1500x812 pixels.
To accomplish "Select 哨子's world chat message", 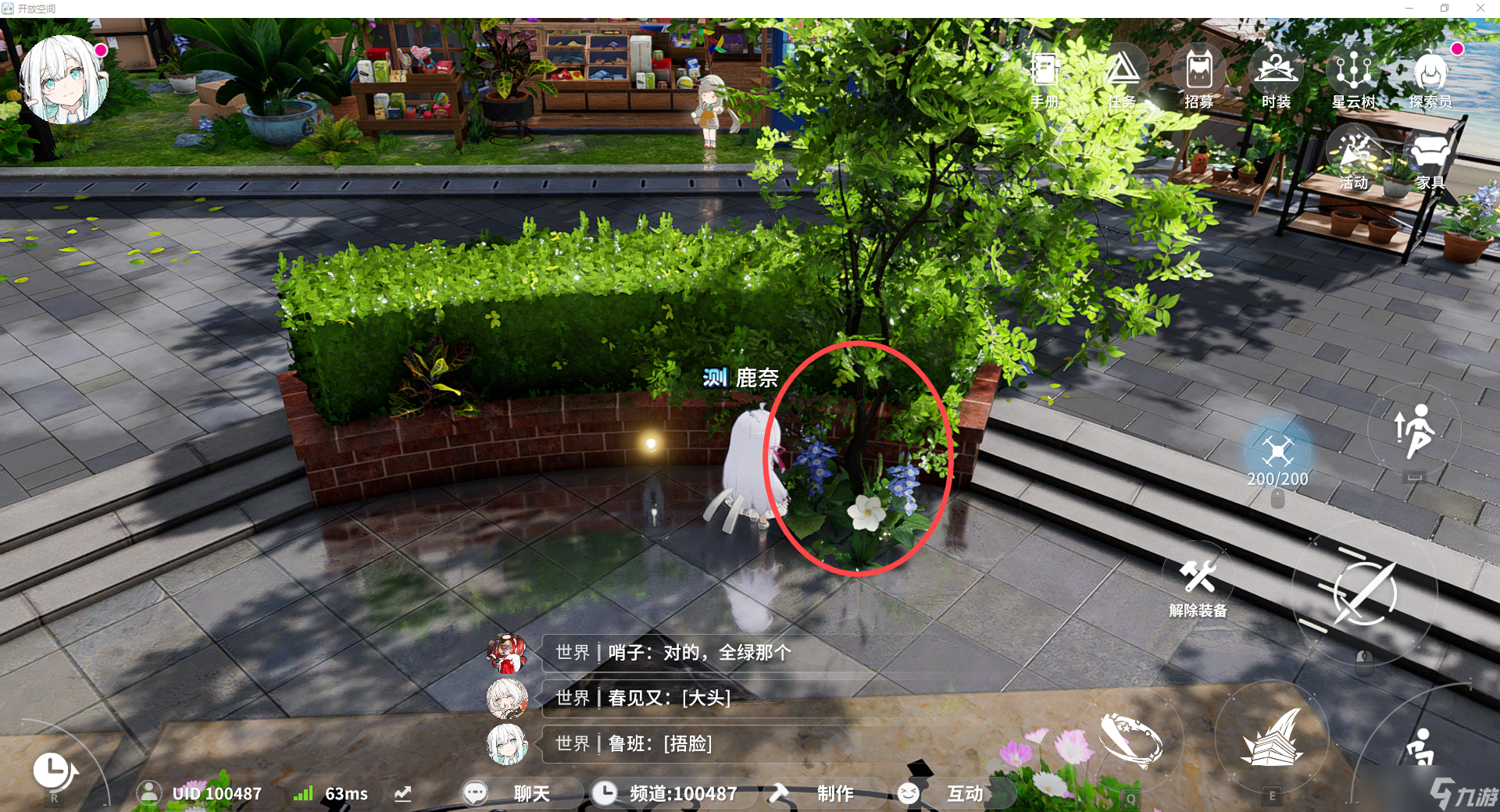I will coord(672,653).
